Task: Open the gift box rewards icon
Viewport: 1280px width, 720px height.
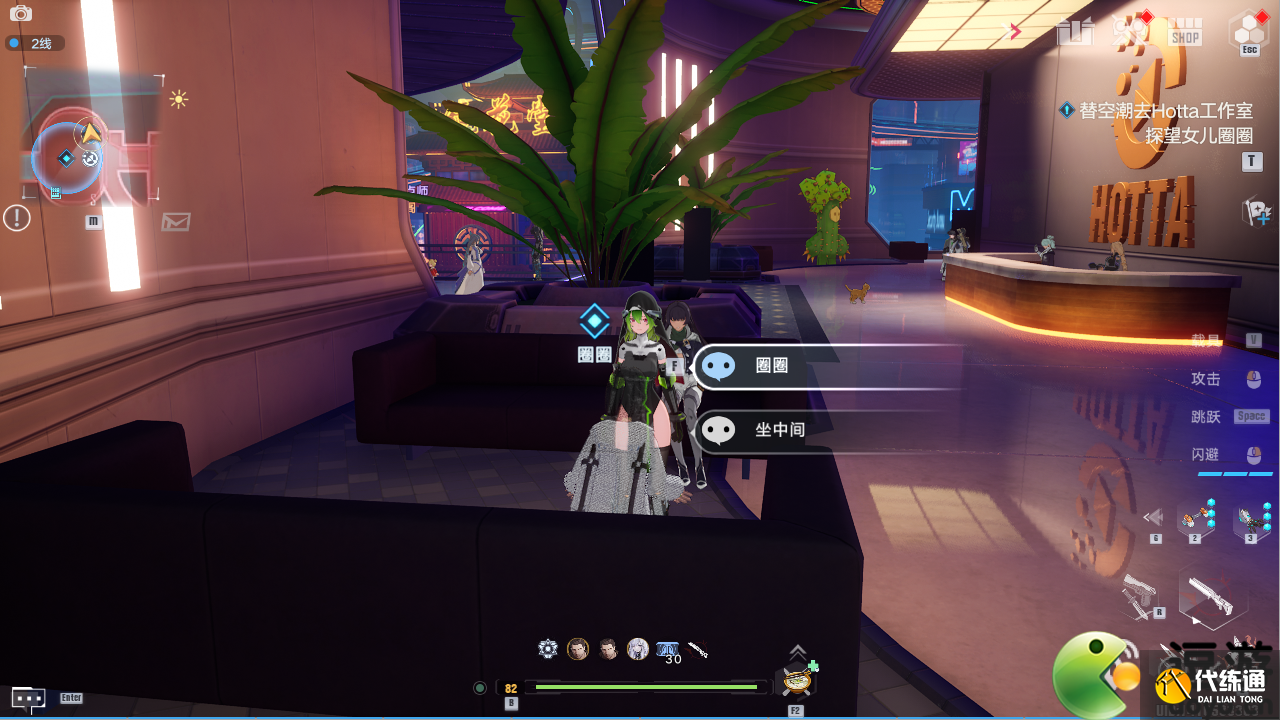Action: click(x=1075, y=32)
